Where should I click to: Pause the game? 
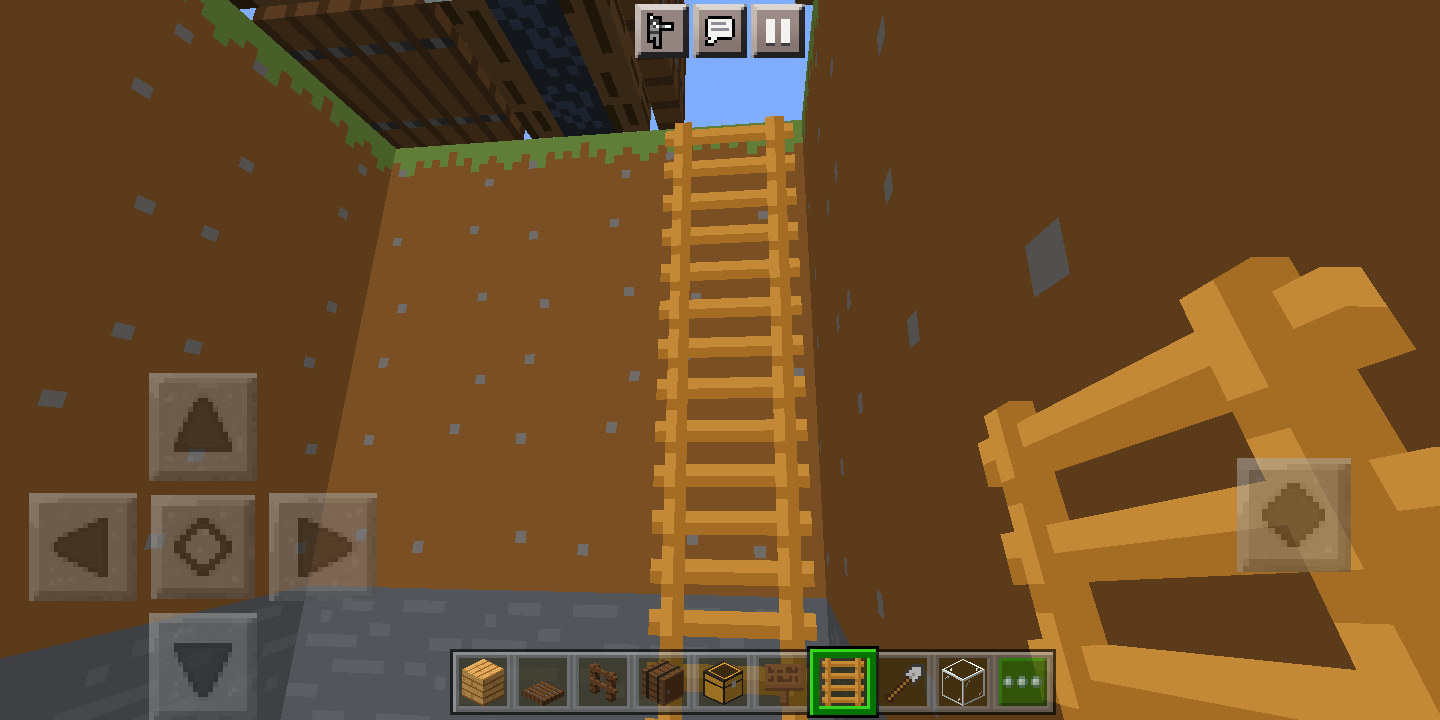pos(778,32)
